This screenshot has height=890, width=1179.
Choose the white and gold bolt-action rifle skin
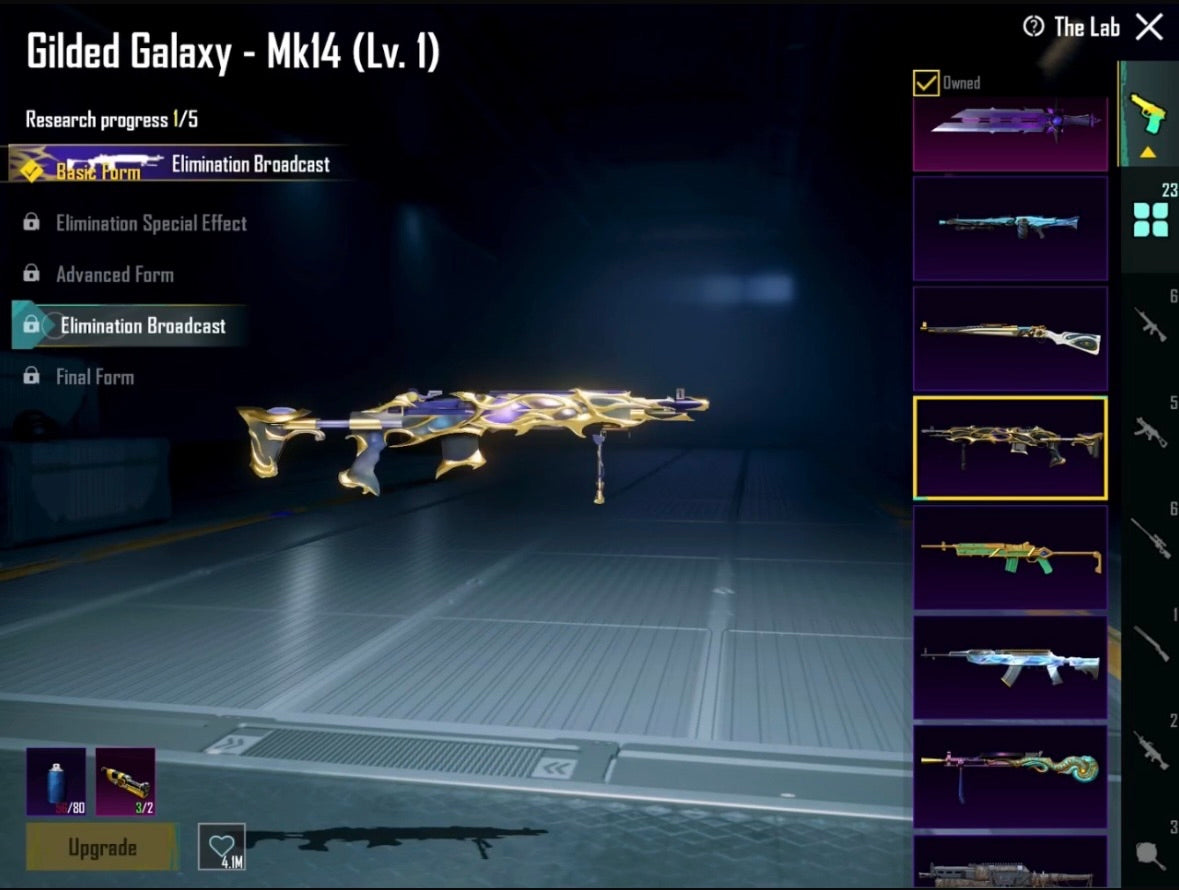tap(1010, 338)
